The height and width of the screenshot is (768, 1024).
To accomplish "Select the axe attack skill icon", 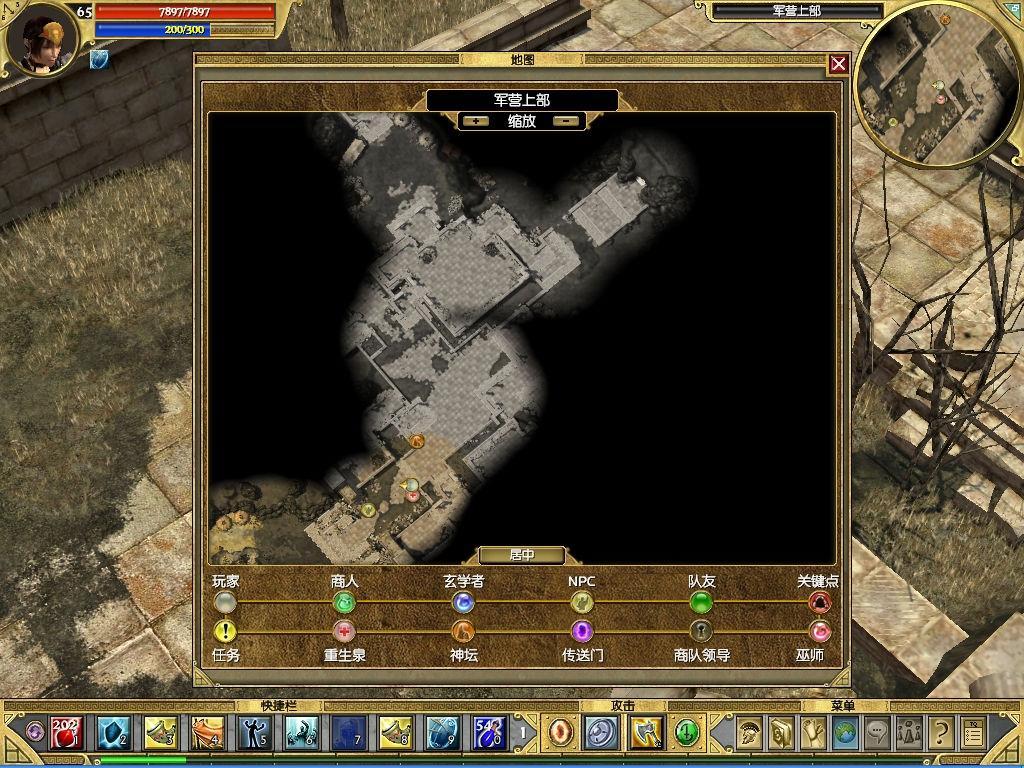I will 645,733.
